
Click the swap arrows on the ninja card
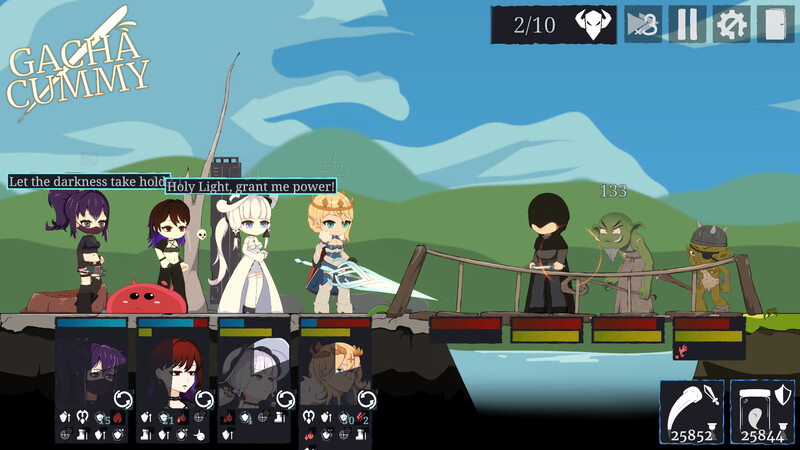(123, 399)
